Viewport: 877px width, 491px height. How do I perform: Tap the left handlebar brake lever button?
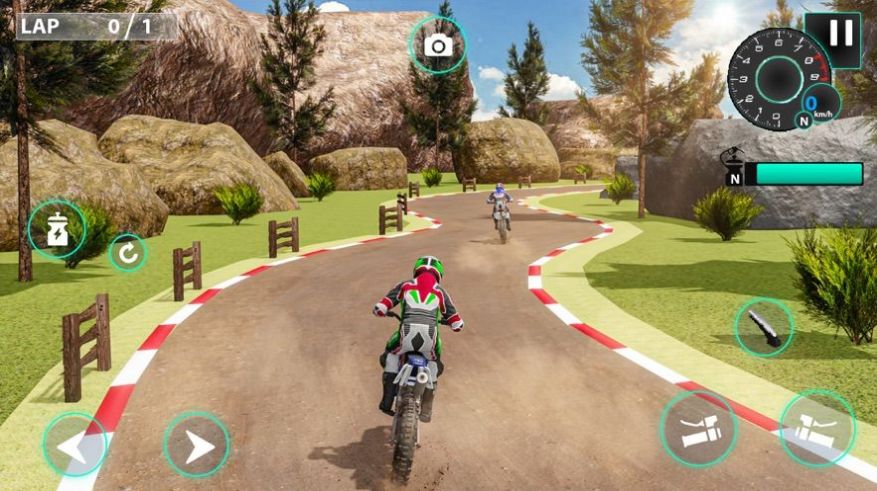point(698,428)
